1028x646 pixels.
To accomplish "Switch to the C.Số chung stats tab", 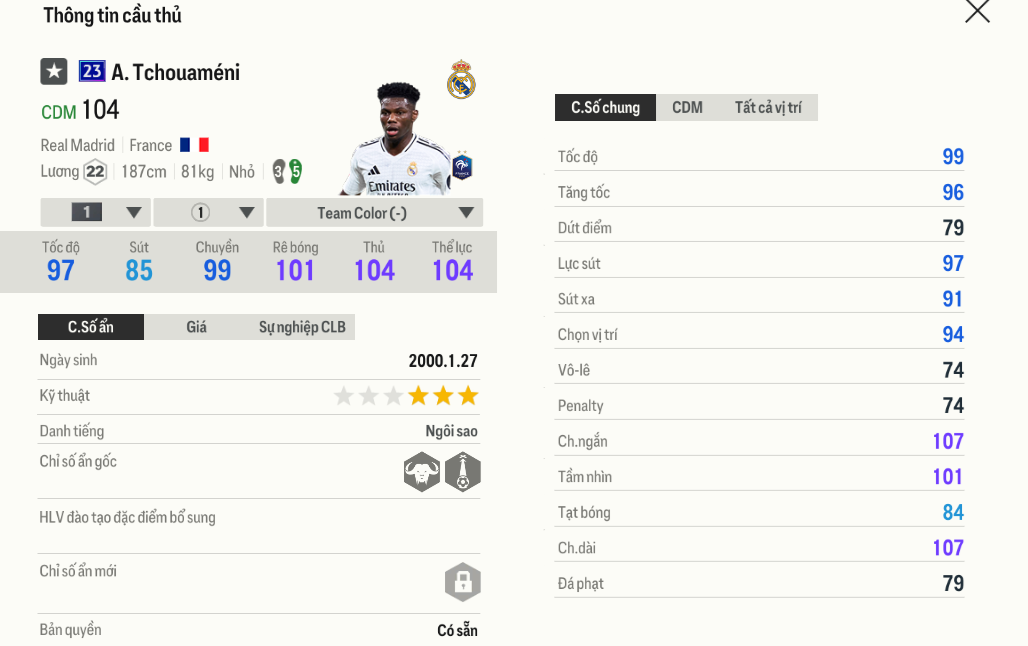I will pyautogui.click(x=605, y=108).
